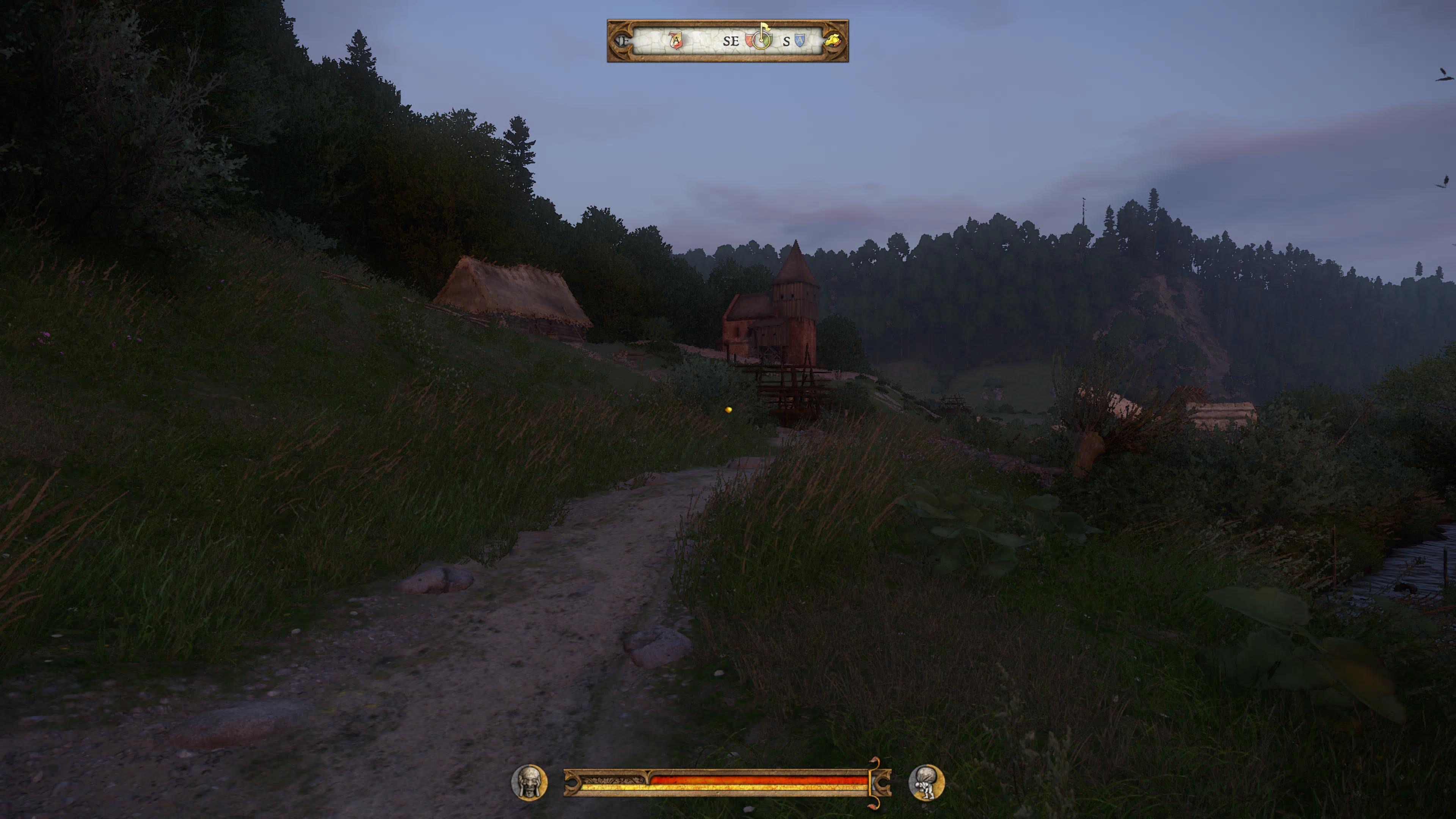1456x819 pixels.
Task: Click the compass strip at SE
Action: tap(730, 41)
